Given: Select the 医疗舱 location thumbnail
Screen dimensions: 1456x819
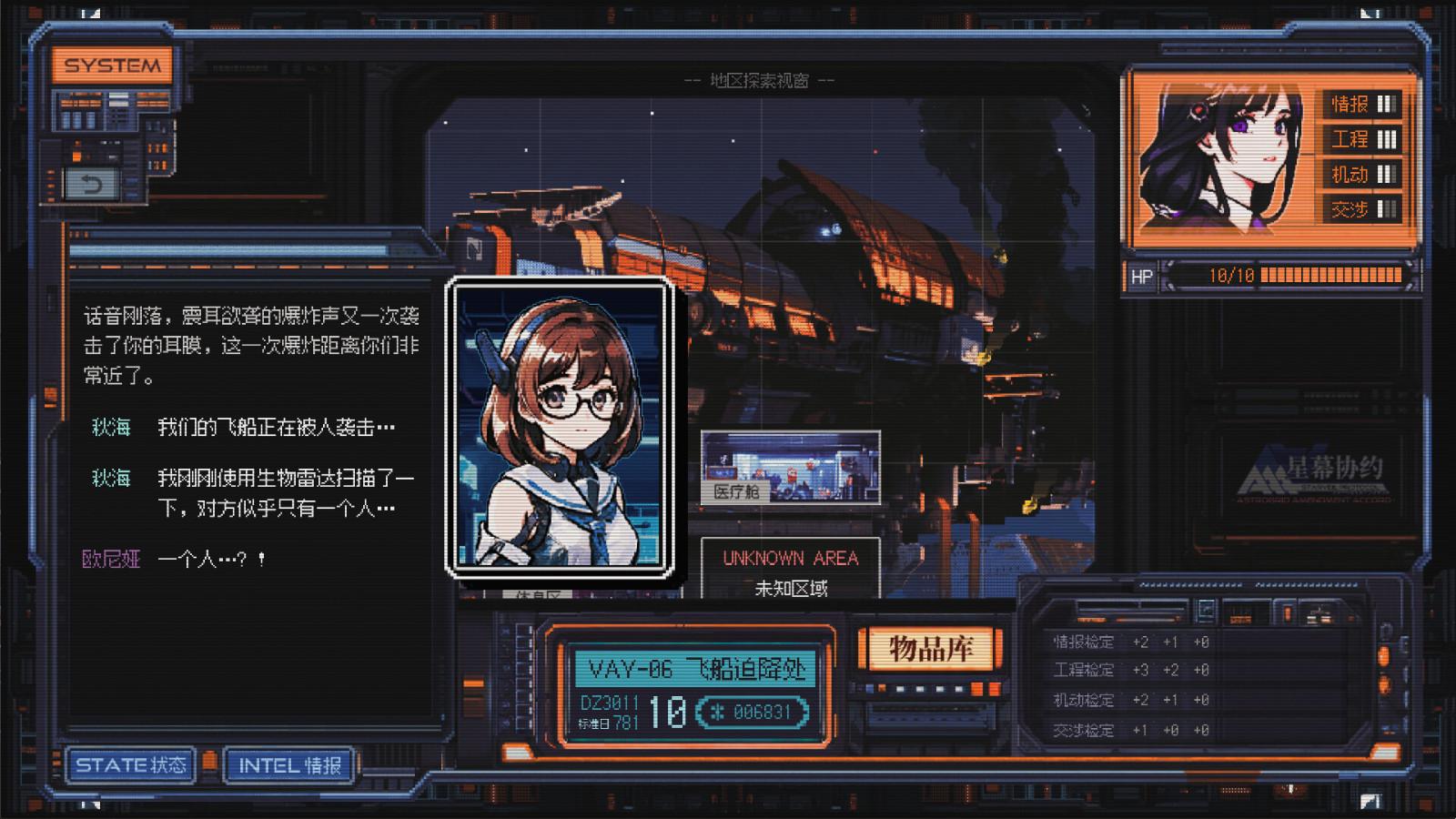Looking at the screenshot, I should click(790, 468).
